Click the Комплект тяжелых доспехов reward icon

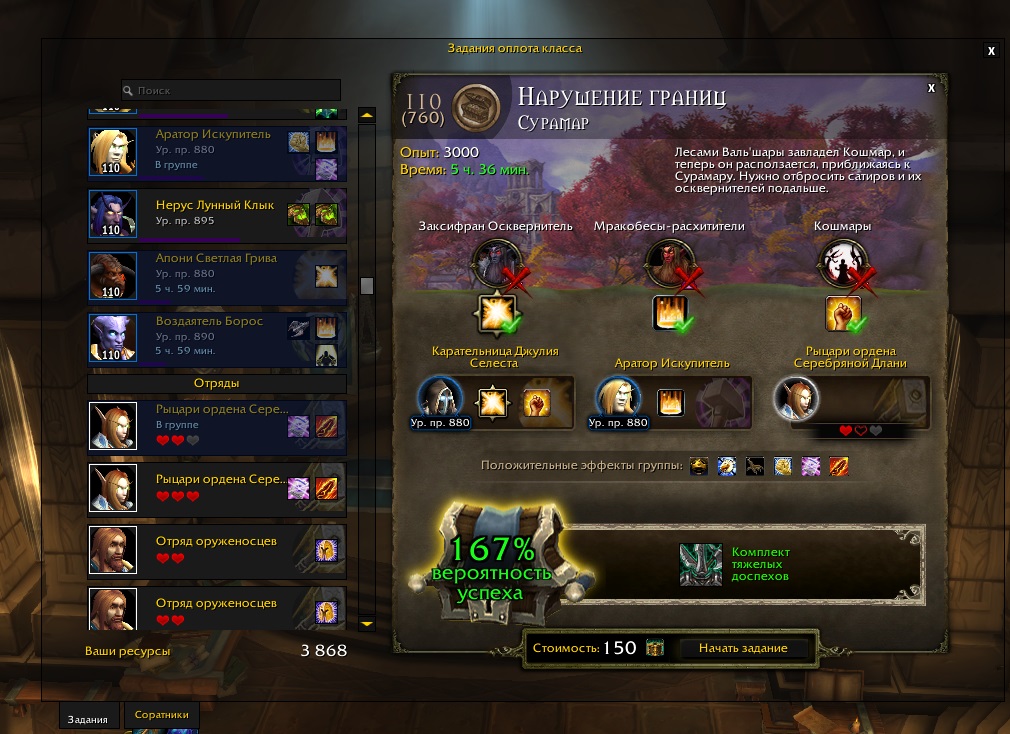[x=700, y=565]
